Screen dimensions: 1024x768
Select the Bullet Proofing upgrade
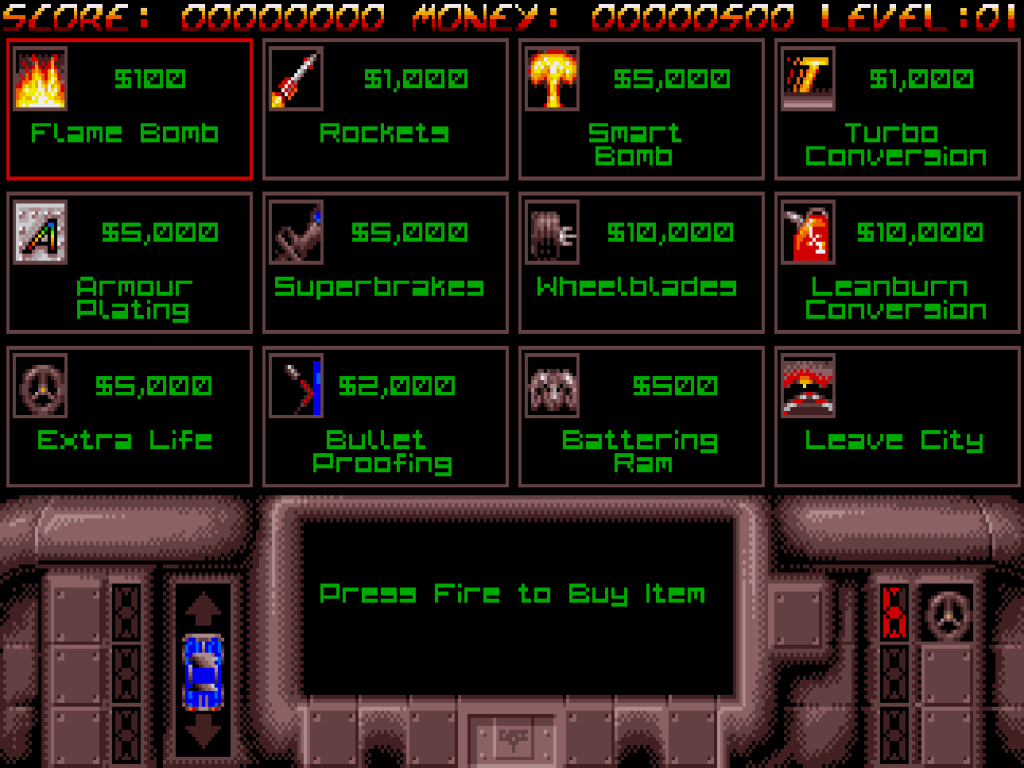[385, 417]
